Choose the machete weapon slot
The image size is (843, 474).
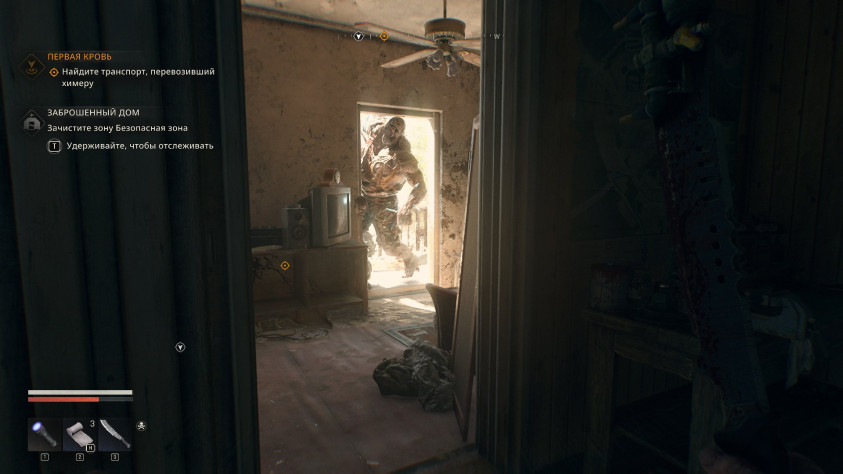point(115,434)
